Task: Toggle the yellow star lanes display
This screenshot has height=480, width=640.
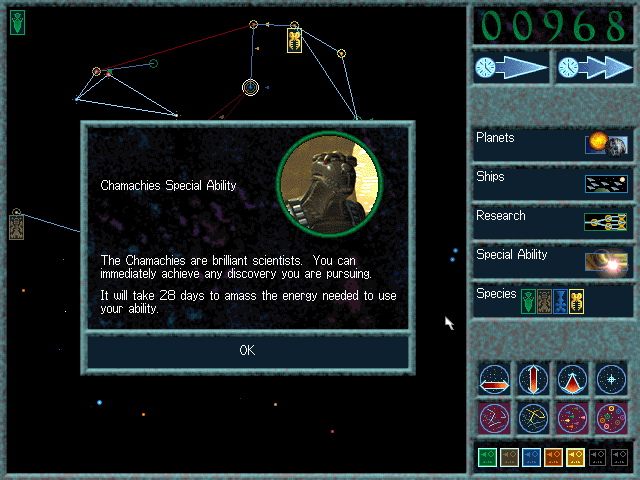Action: point(533,416)
